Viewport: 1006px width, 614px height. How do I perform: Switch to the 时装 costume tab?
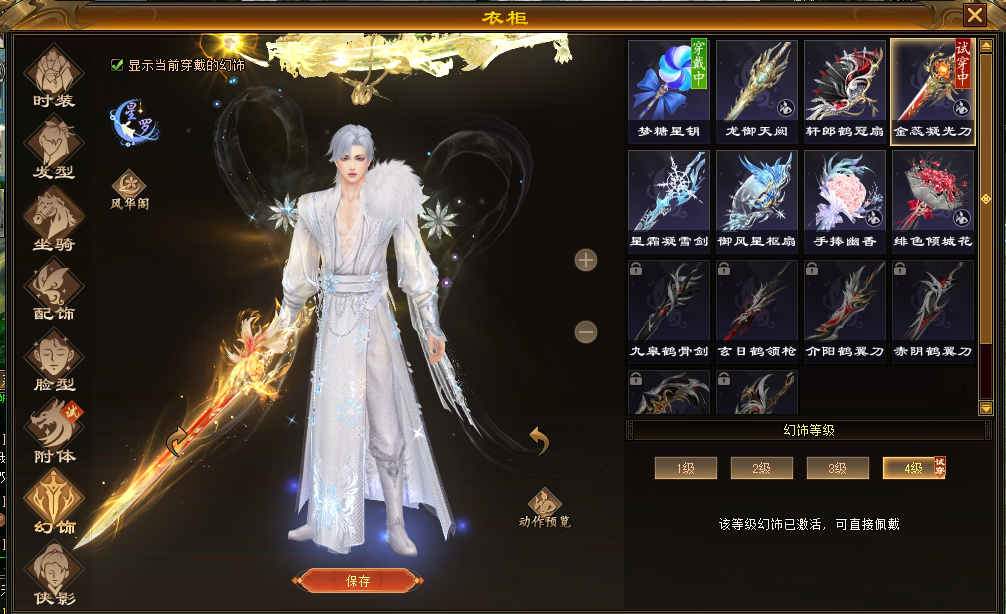pos(54,74)
